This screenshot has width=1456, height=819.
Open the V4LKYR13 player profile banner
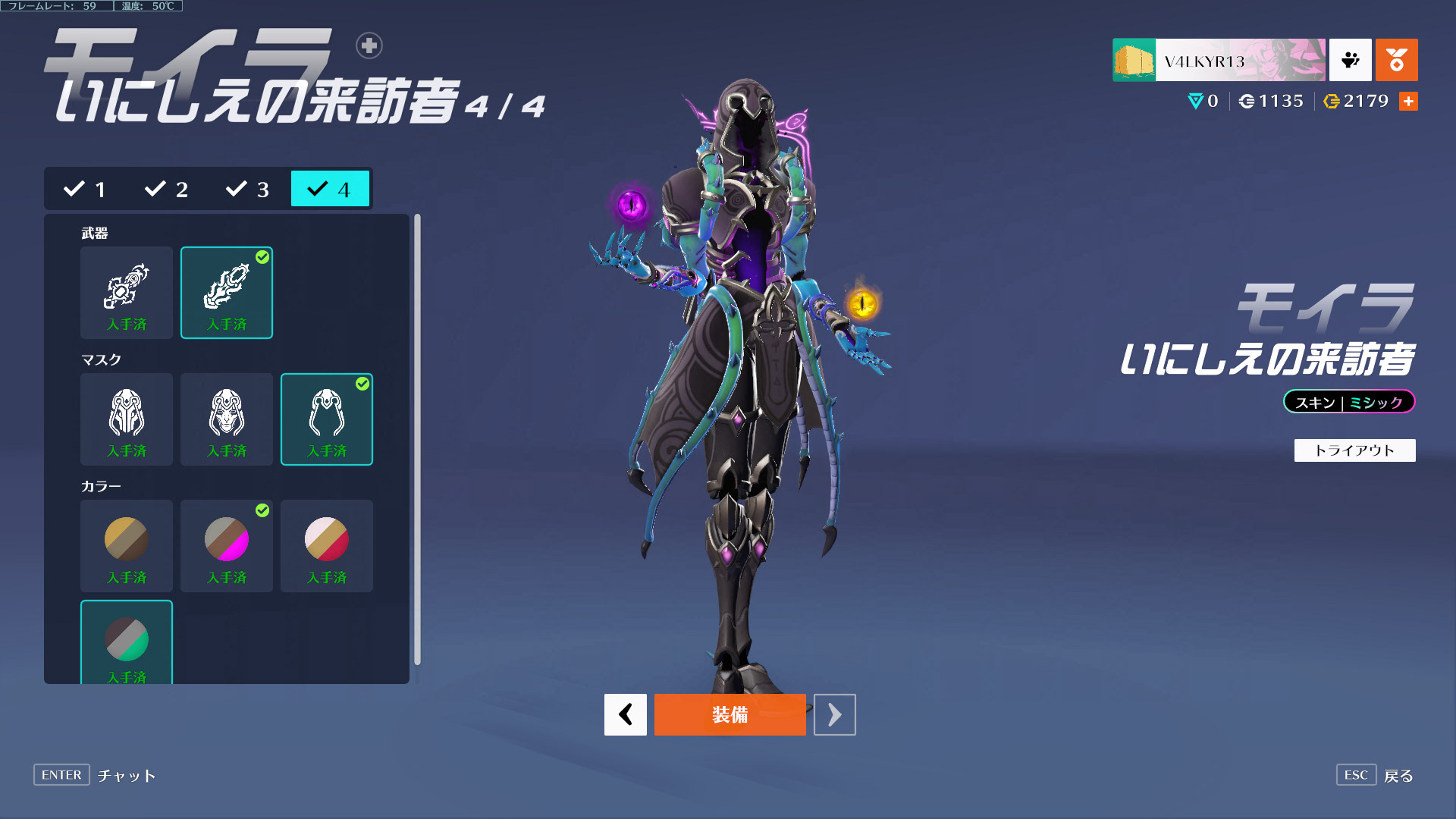1219,60
